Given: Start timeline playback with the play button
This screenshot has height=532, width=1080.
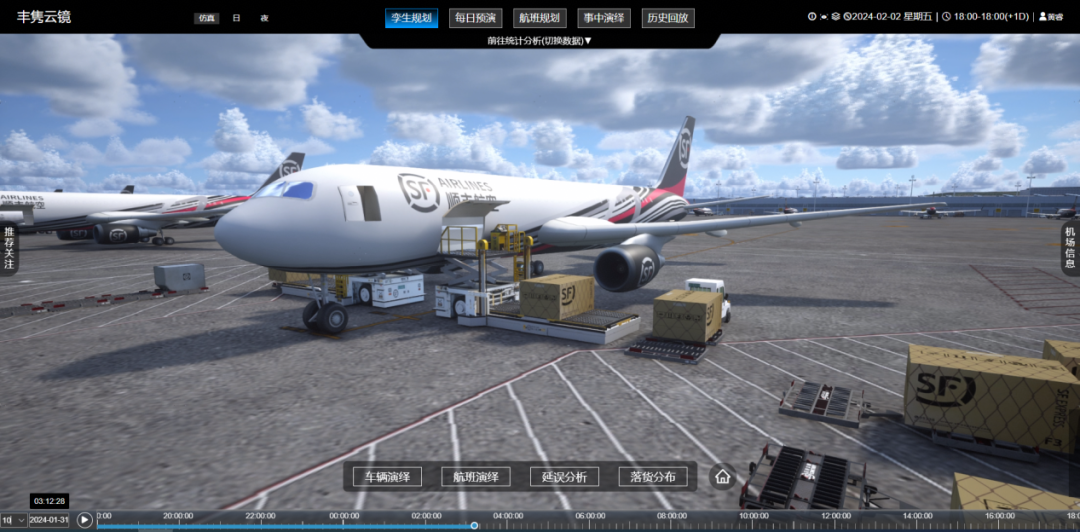Looking at the screenshot, I should point(85,520).
